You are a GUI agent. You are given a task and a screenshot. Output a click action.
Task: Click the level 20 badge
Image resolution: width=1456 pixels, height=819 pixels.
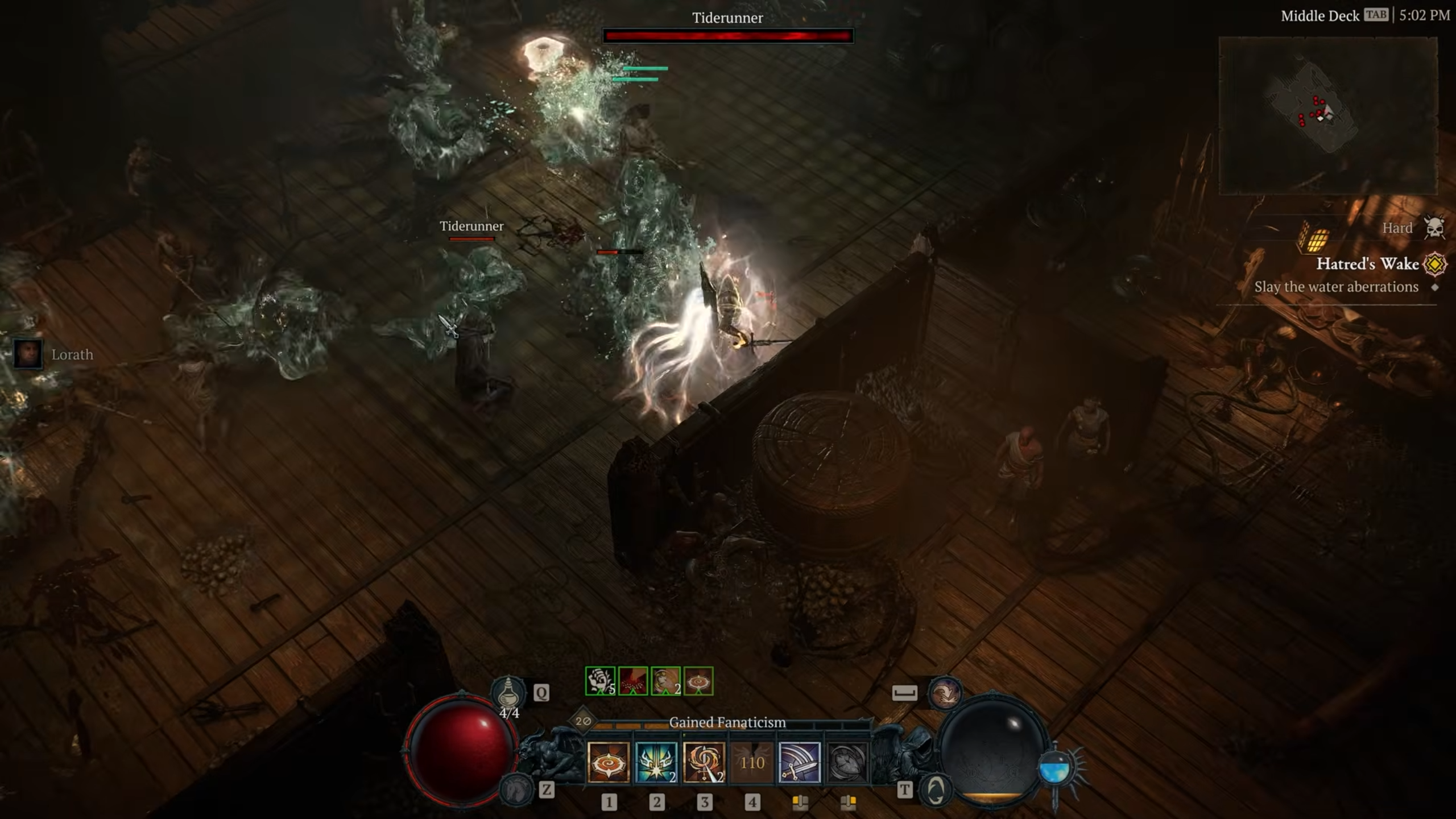pyautogui.click(x=583, y=721)
